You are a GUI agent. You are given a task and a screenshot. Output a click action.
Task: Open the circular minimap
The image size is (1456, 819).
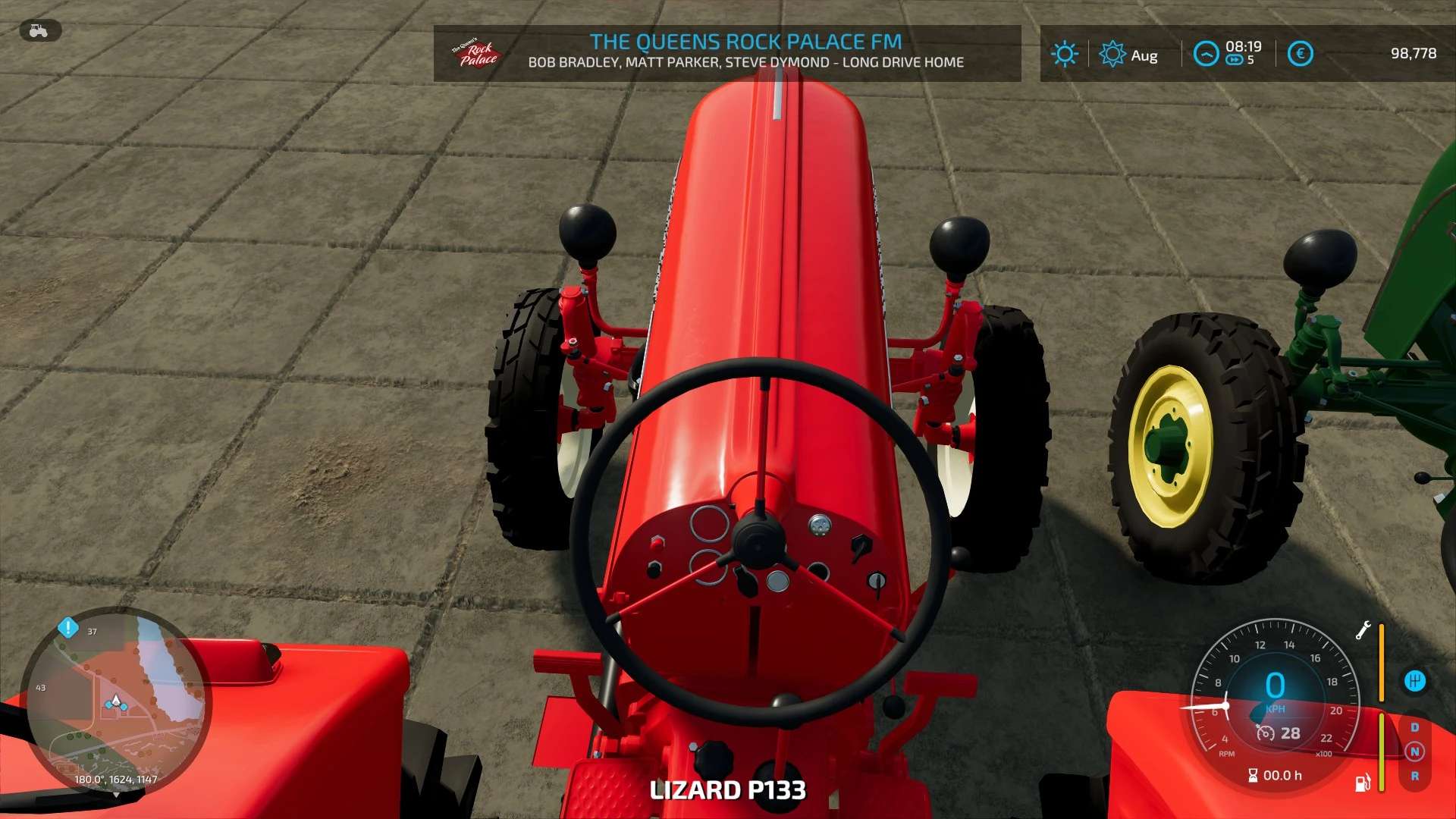[x=115, y=701]
